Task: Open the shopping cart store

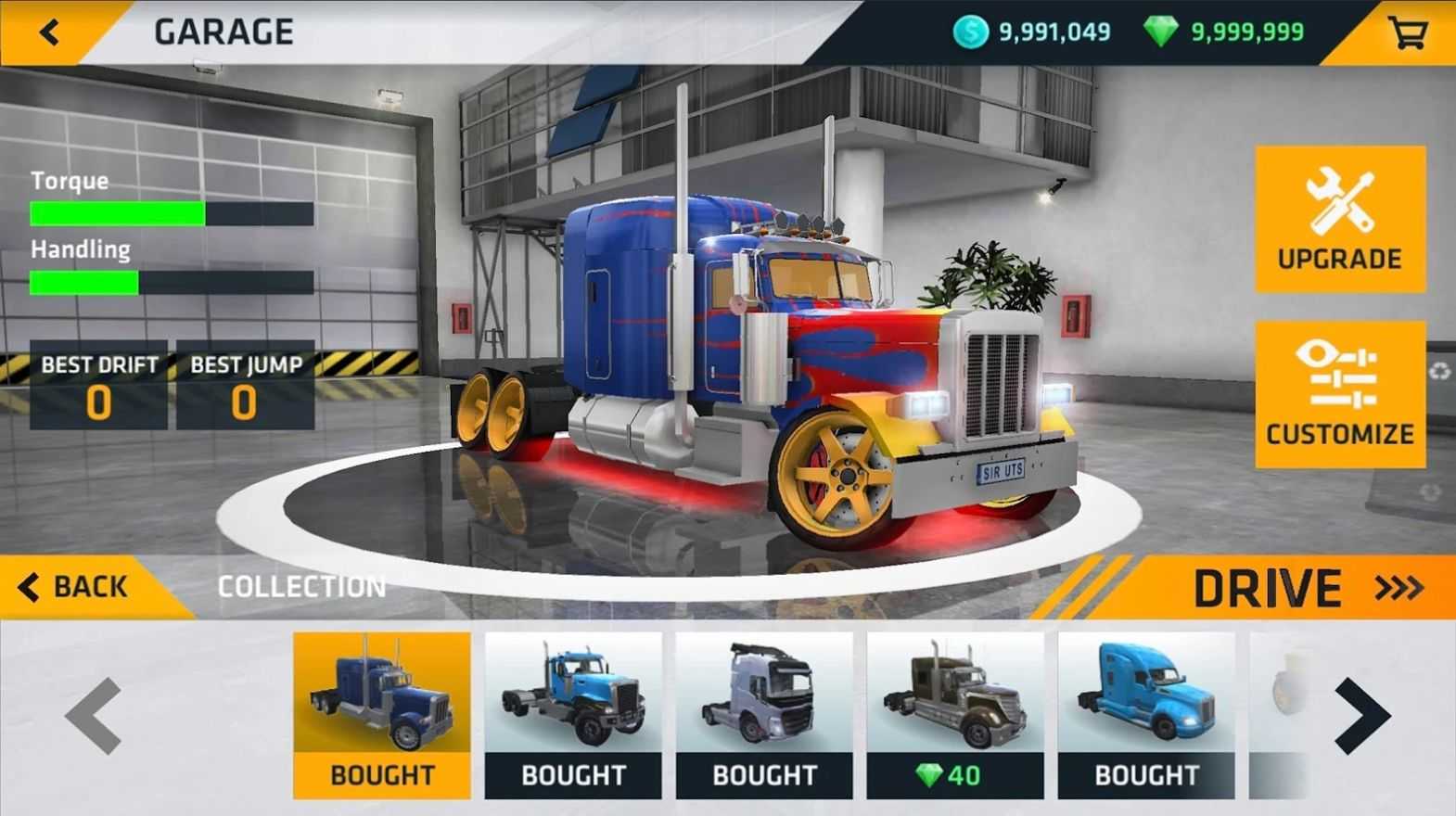Action: click(1408, 31)
